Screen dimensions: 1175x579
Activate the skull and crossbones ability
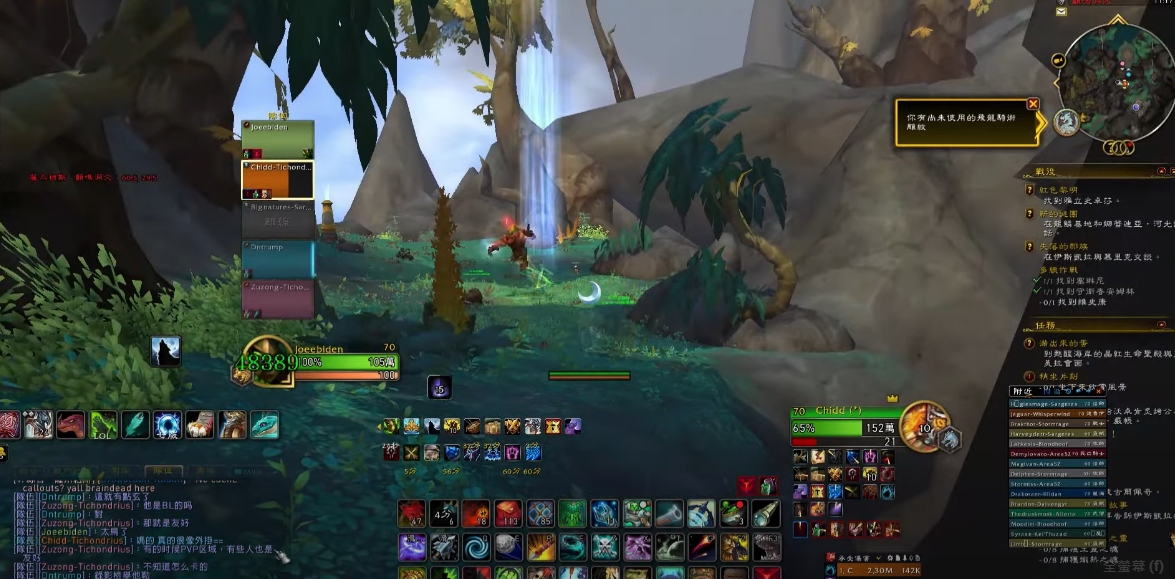[604, 547]
